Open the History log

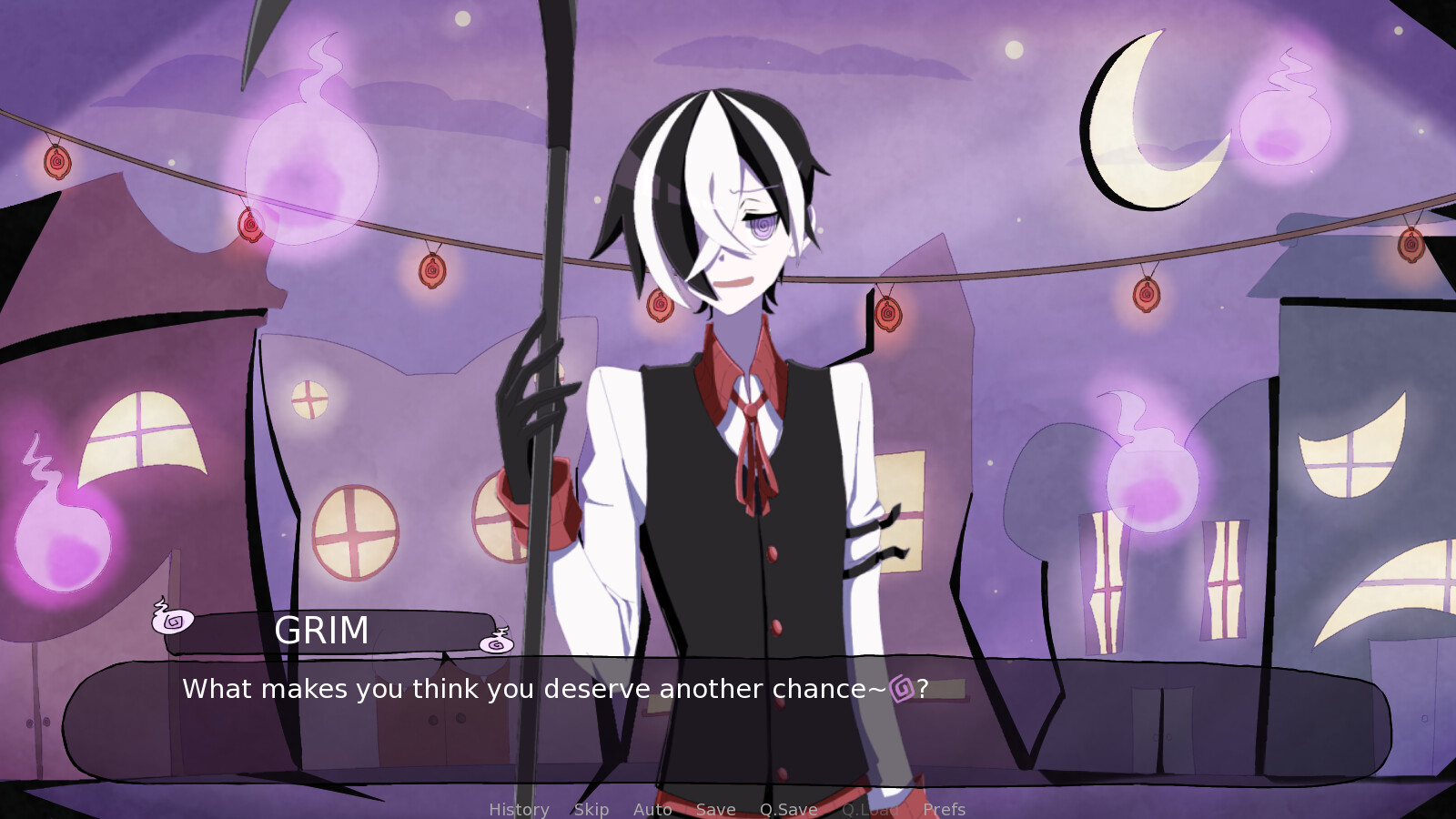click(x=518, y=809)
